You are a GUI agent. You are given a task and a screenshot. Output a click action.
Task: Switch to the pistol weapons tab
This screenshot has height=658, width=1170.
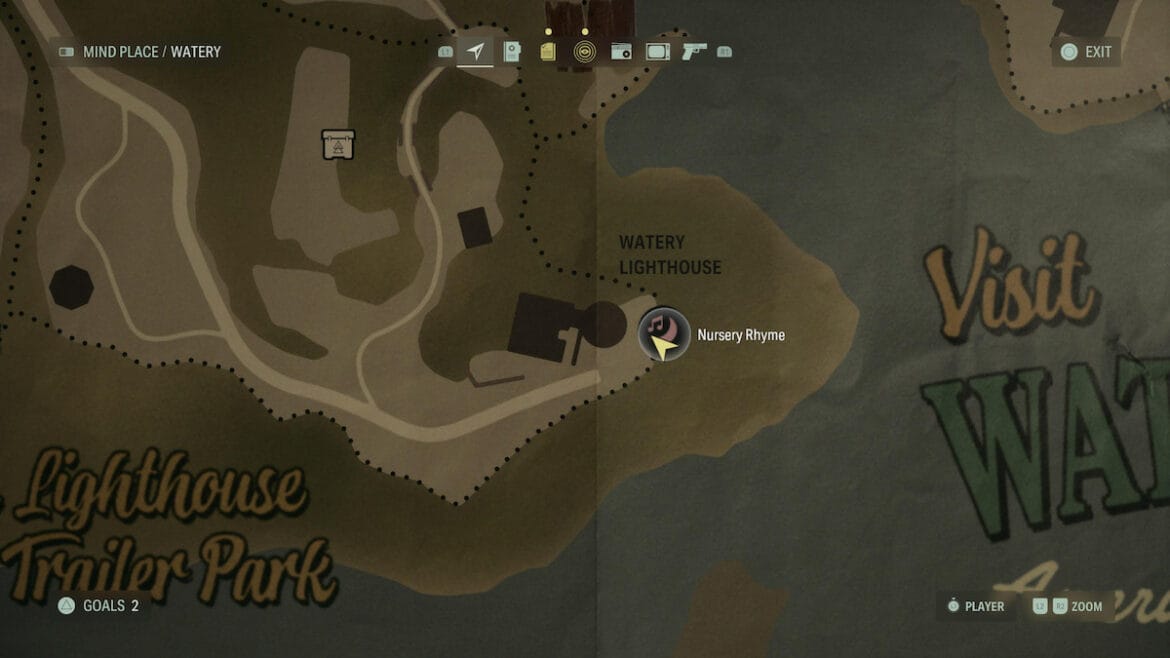(694, 52)
